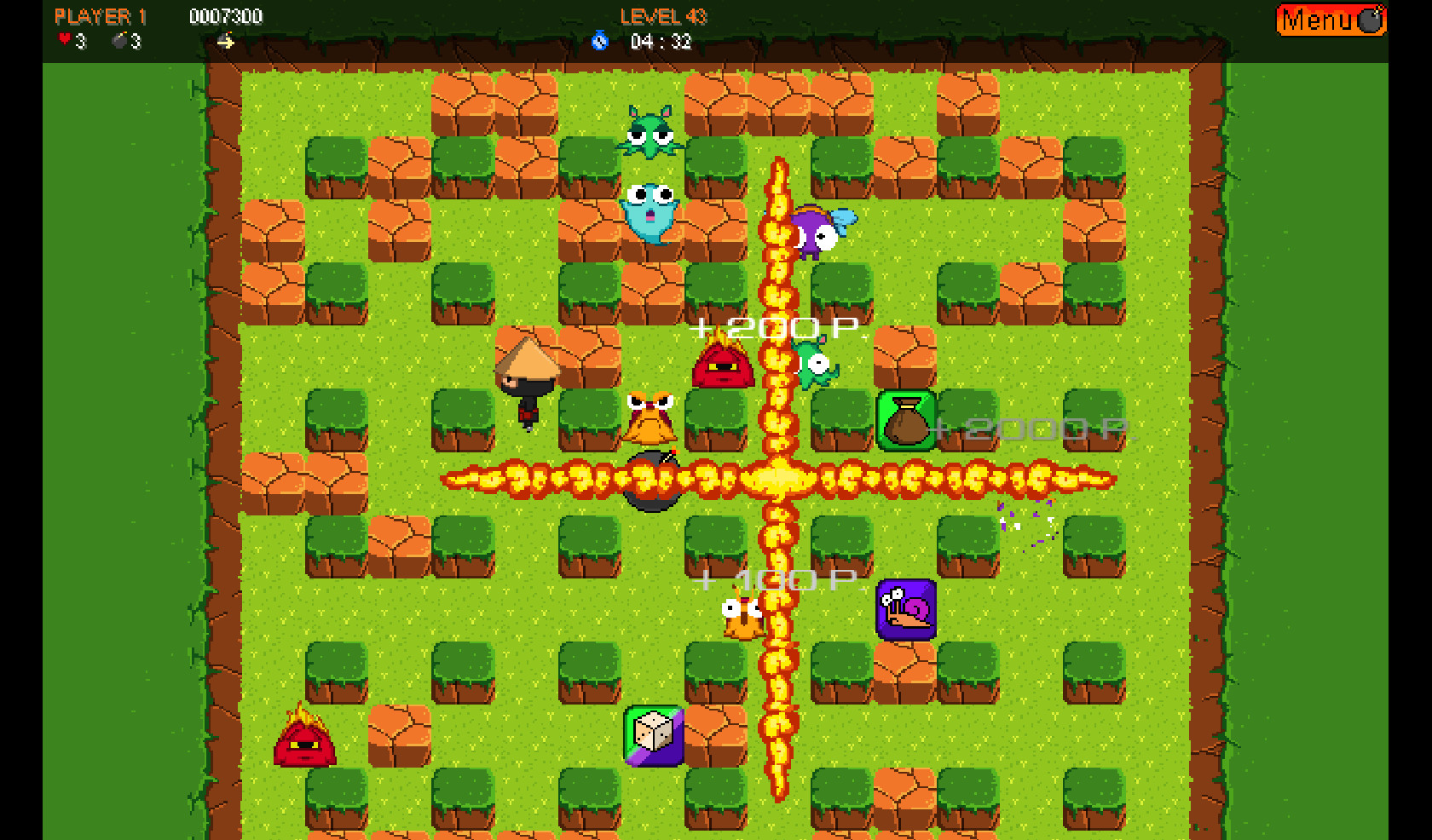The image size is (1432, 840).
Task: Select the purple snail power-up block
Action: [906, 609]
